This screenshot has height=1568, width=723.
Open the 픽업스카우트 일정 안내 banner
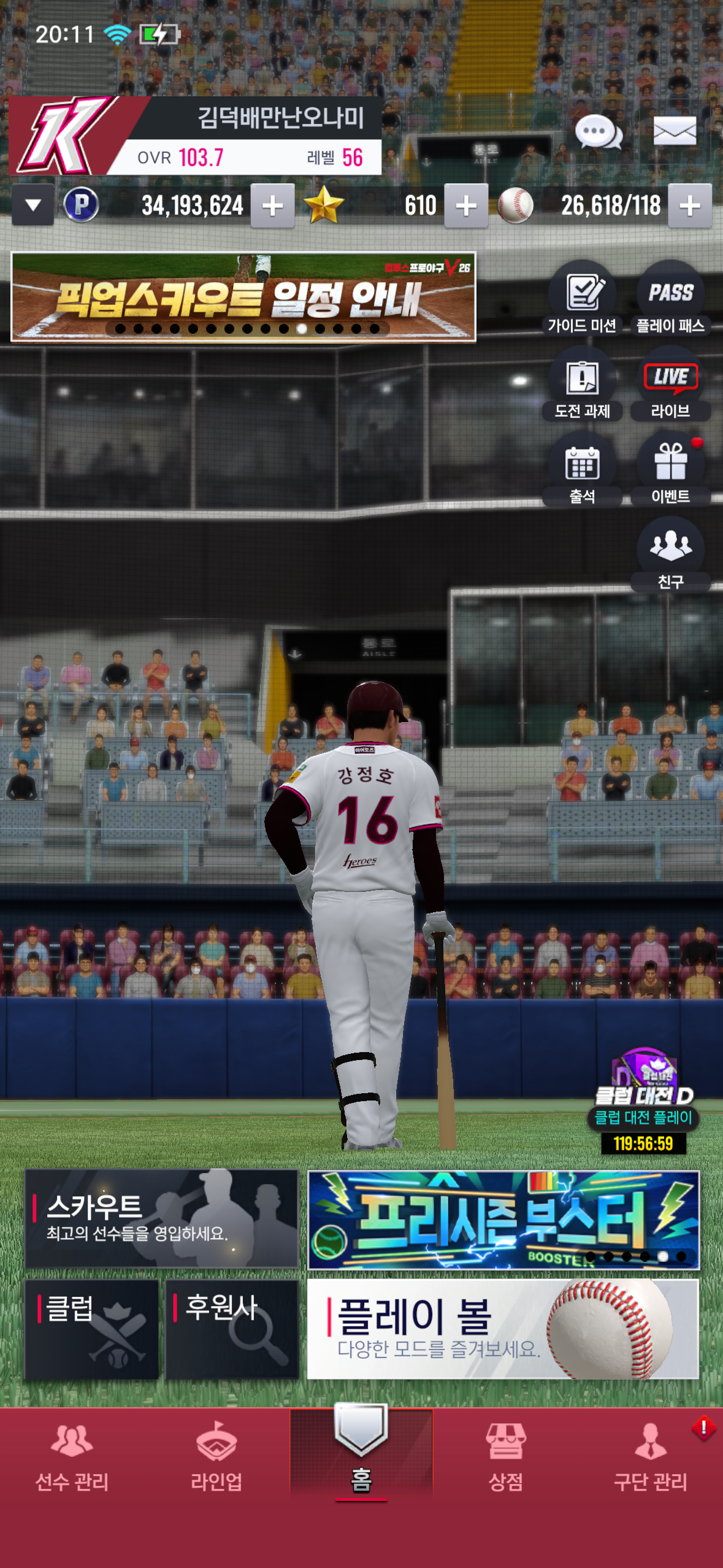click(243, 296)
